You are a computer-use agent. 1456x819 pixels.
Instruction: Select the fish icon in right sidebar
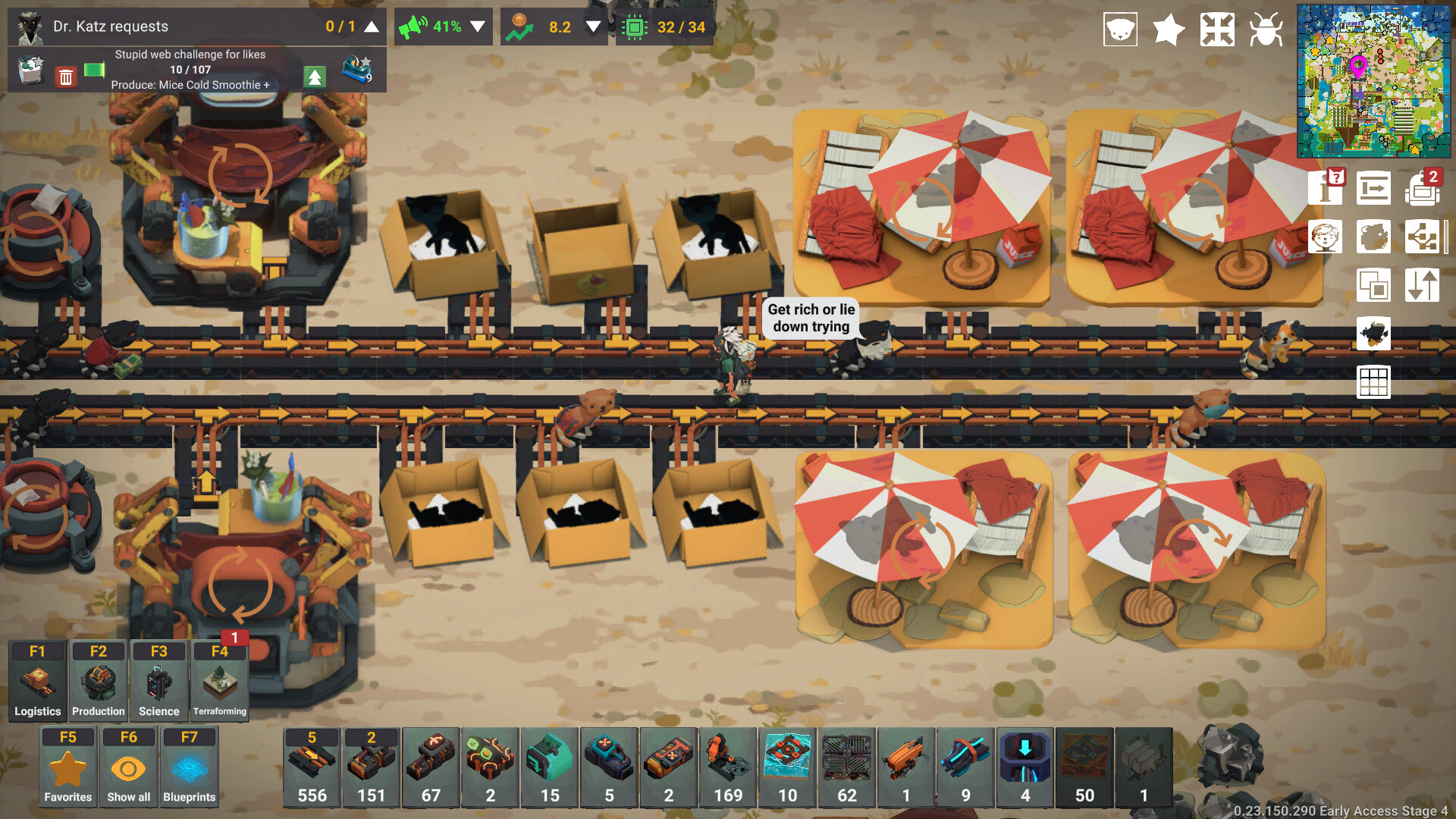click(1374, 334)
